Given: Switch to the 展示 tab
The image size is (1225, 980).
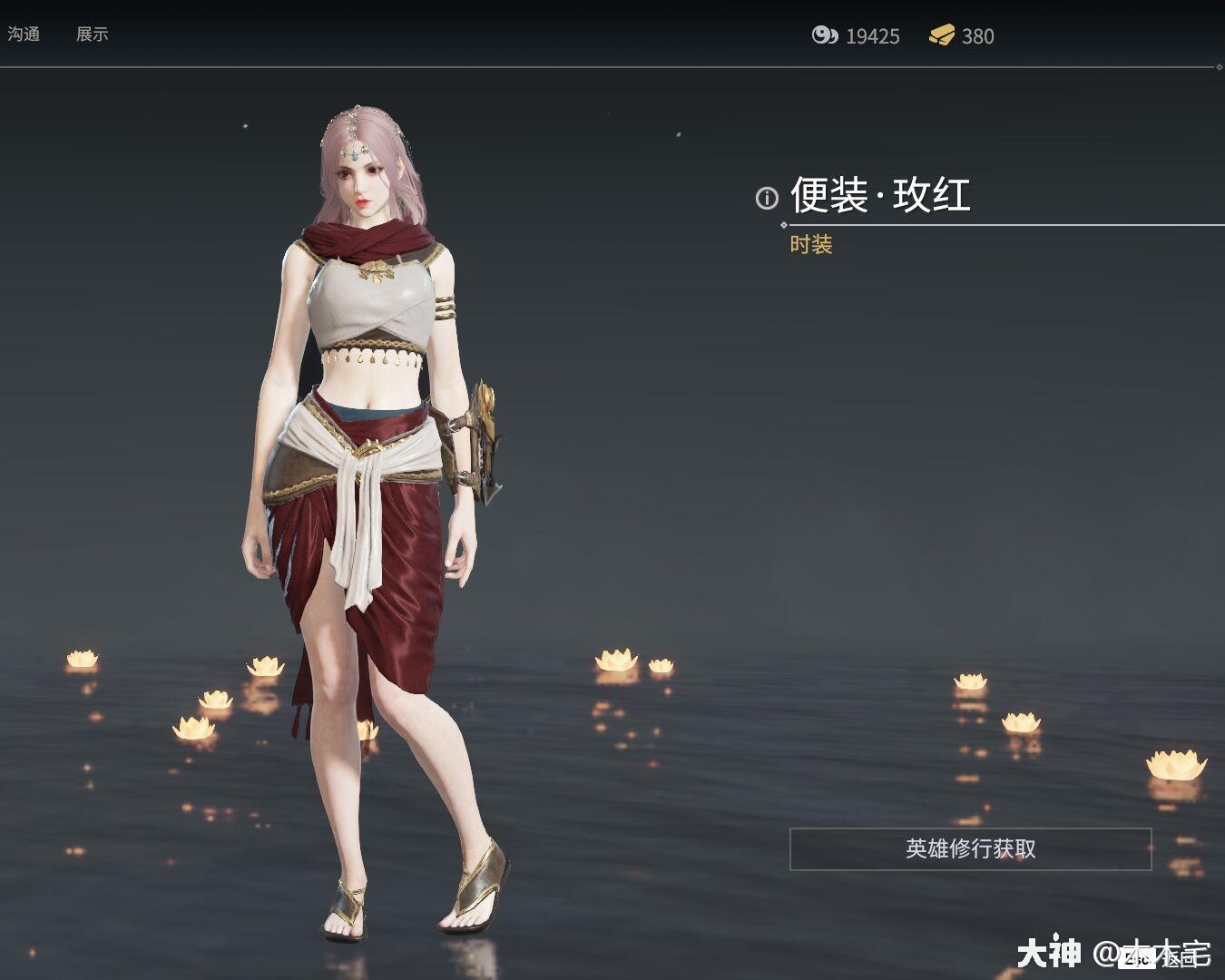Looking at the screenshot, I should coord(92,34).
